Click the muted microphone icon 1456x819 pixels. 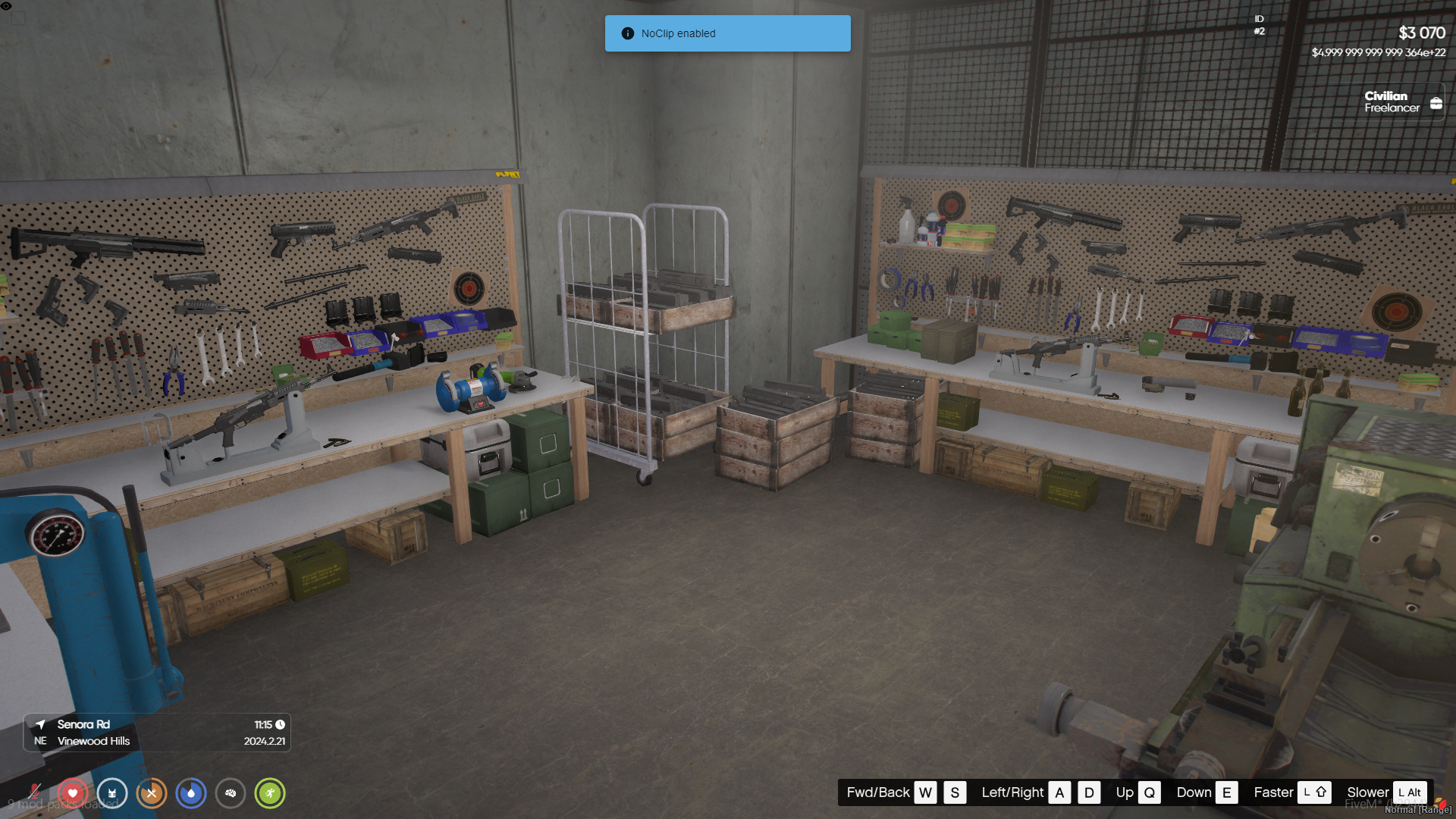34,792
